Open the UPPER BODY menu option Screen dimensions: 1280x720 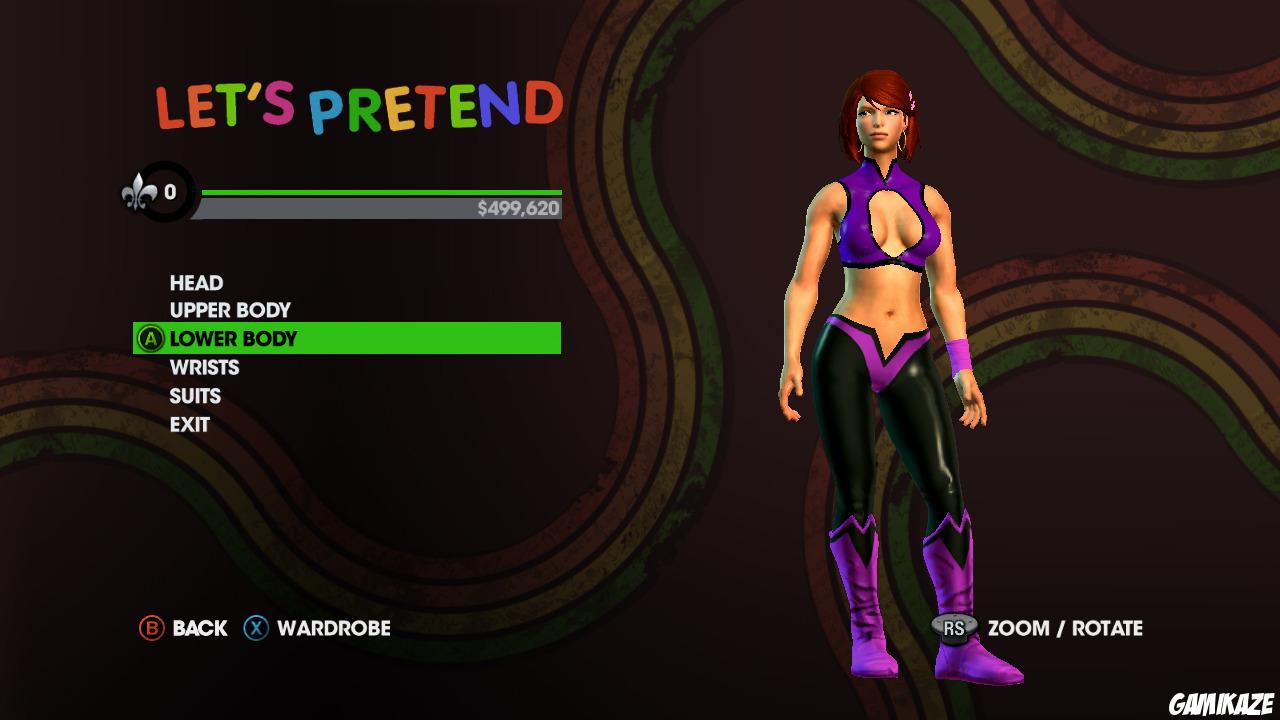pos(229,310)
